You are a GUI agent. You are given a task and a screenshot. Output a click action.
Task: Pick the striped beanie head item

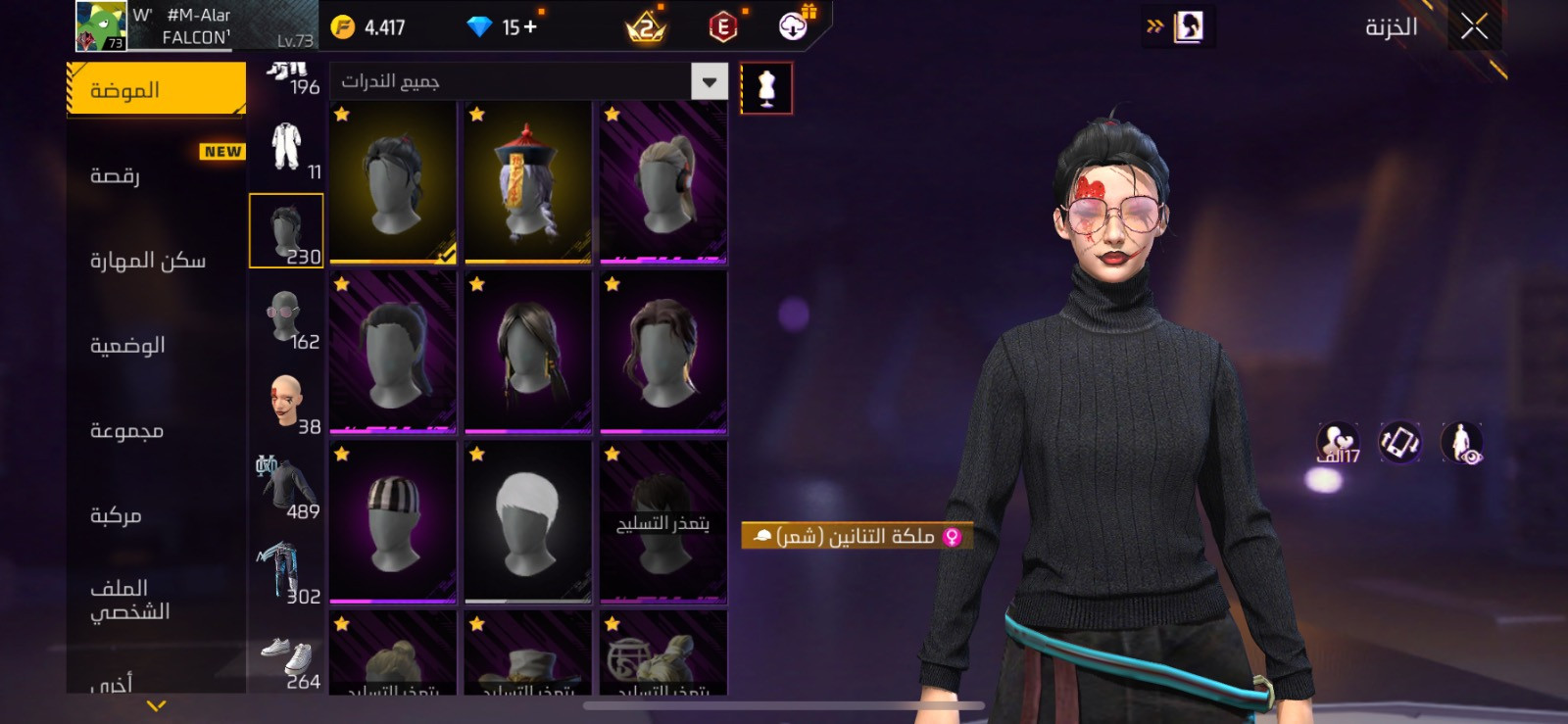point(393,521)
